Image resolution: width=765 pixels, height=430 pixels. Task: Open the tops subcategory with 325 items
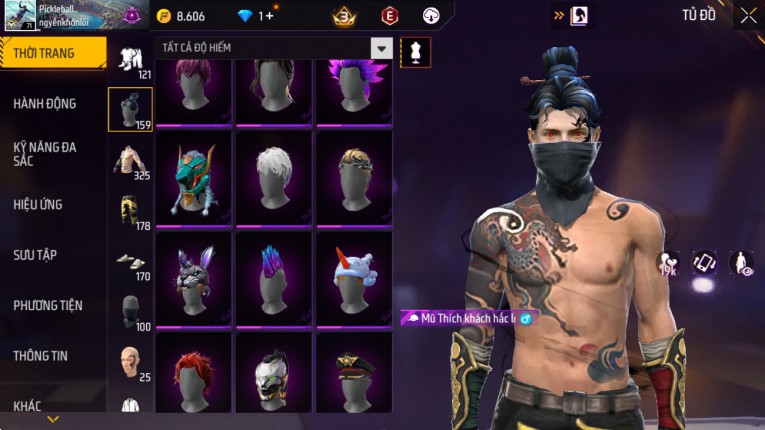click(x=129, y=161)
